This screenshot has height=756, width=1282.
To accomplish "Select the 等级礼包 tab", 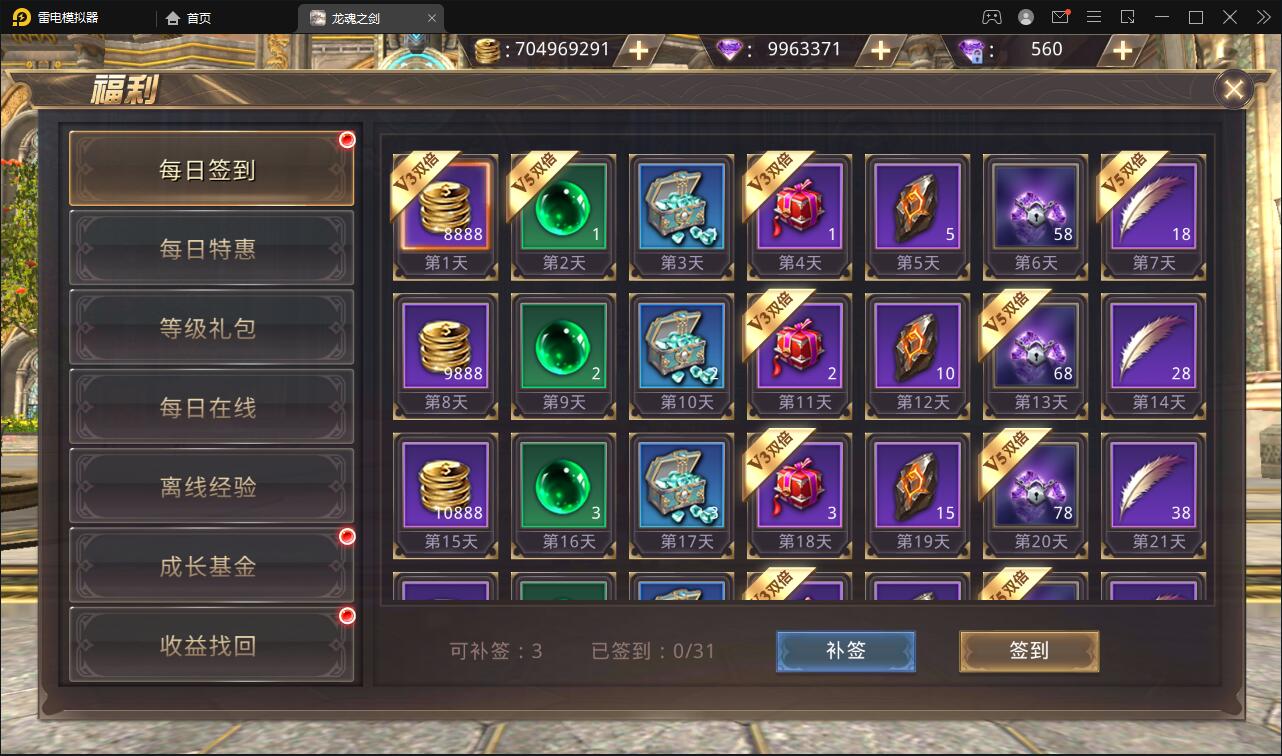I will pos(210,328).
